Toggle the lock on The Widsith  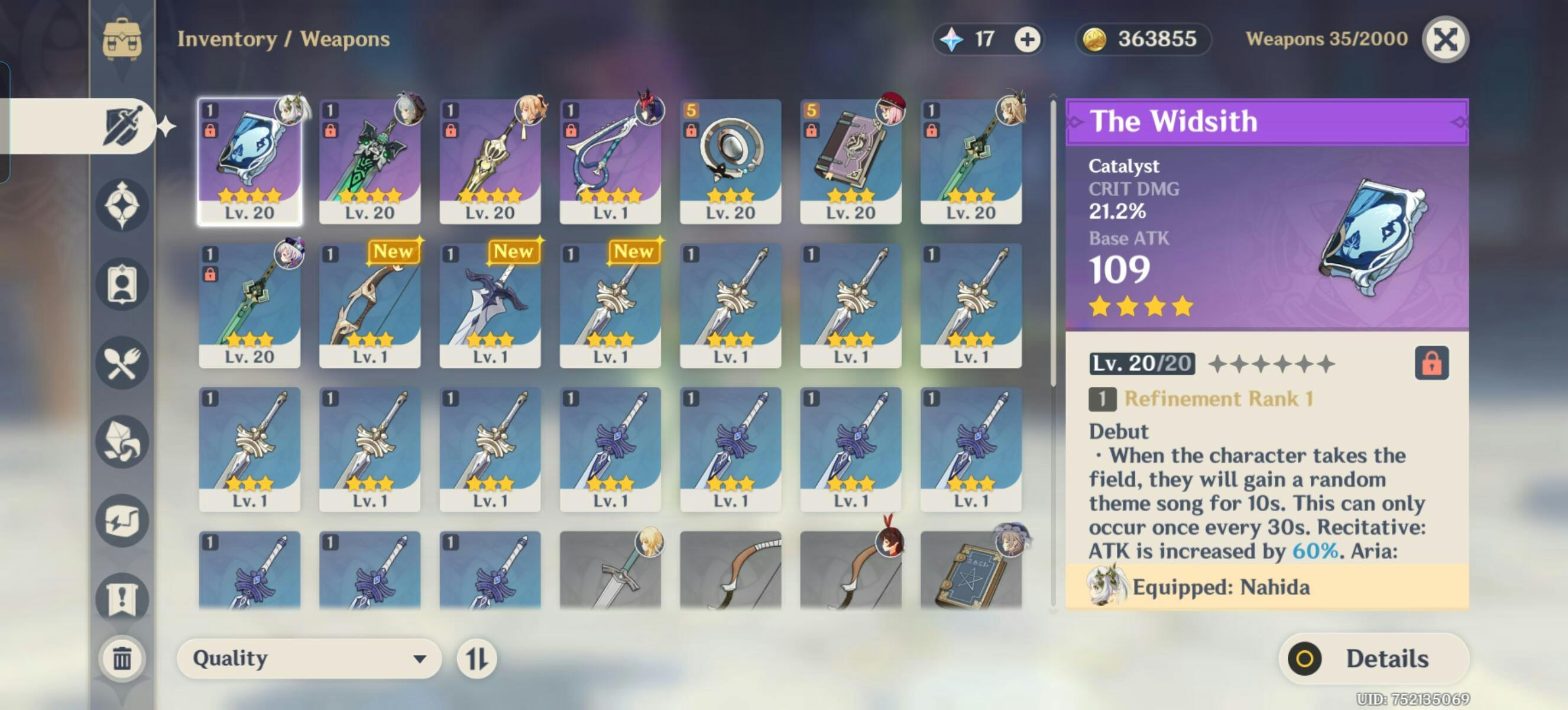point(1430,363)
